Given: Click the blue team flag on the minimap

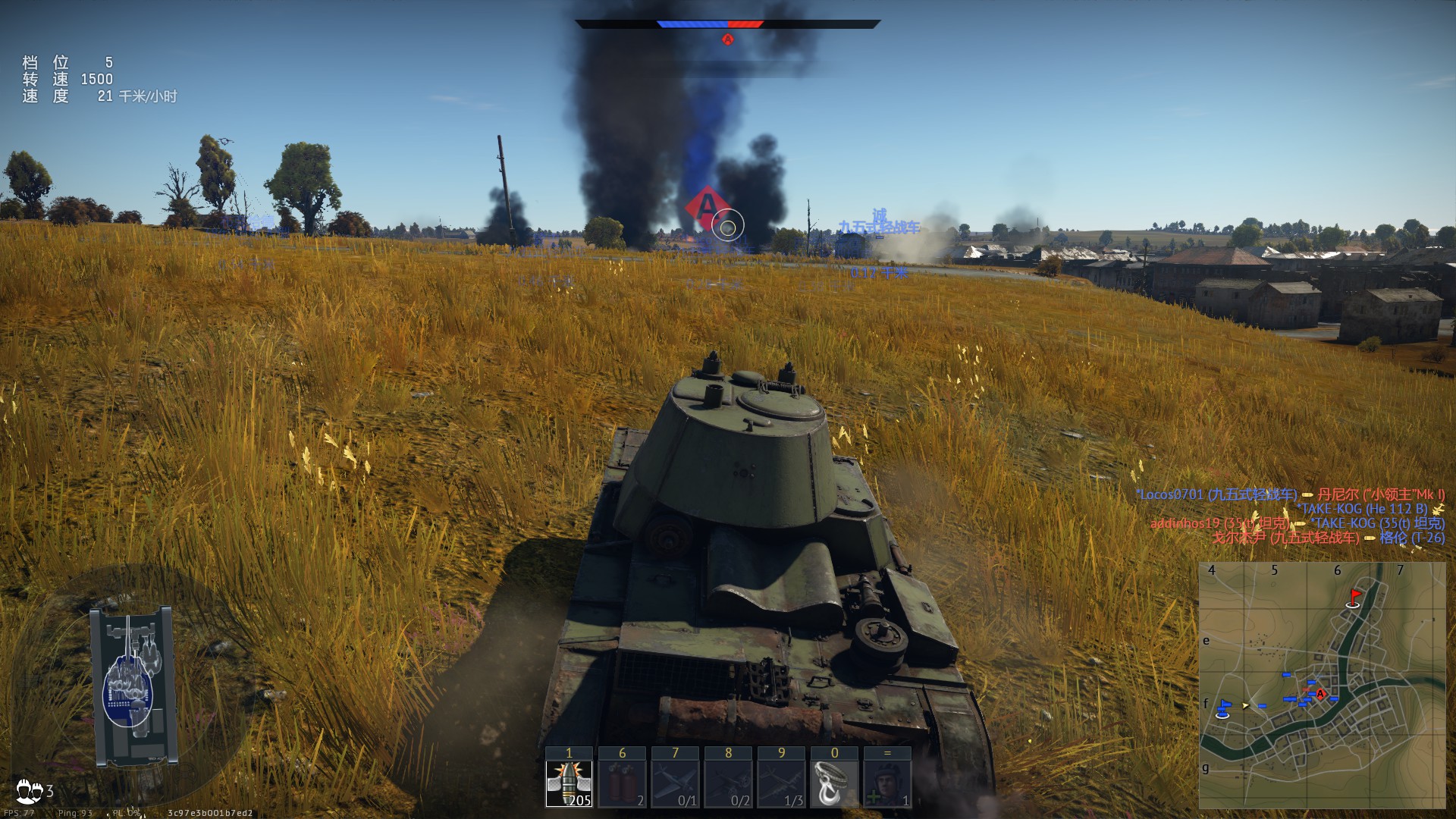Looking at the screenshot, I should (x=1223, y=708).
